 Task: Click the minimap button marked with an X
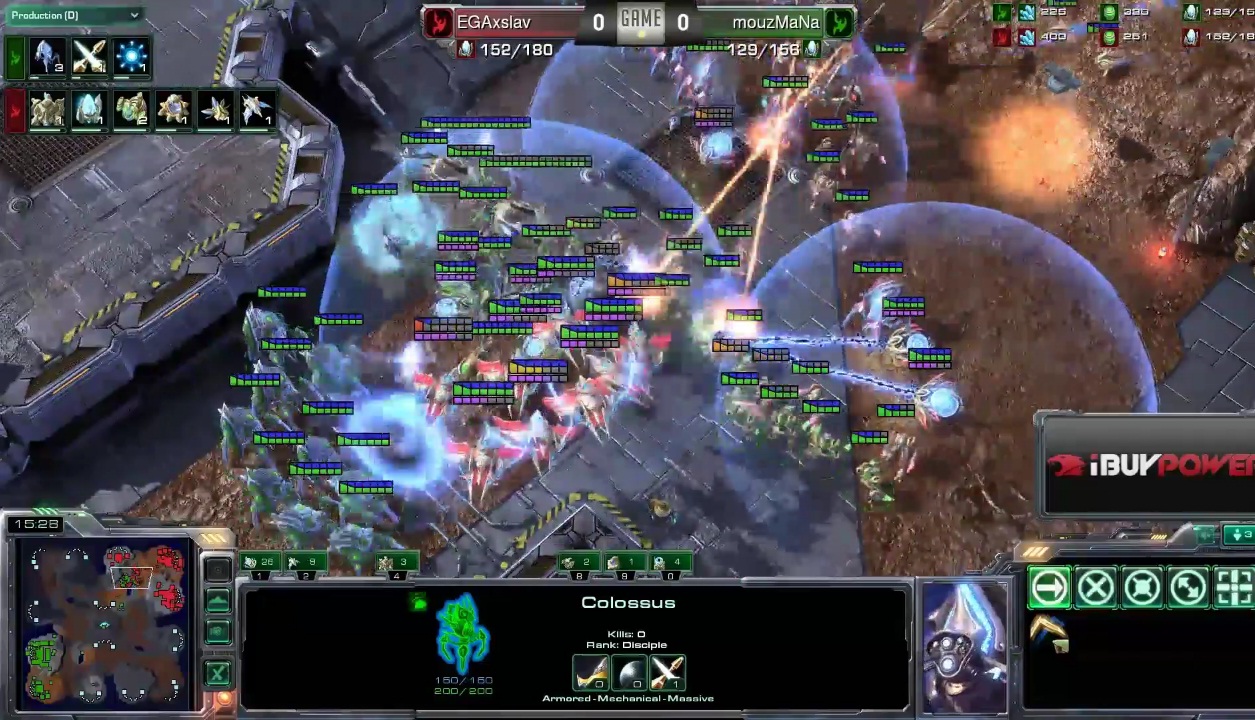[x=217, y=673]
